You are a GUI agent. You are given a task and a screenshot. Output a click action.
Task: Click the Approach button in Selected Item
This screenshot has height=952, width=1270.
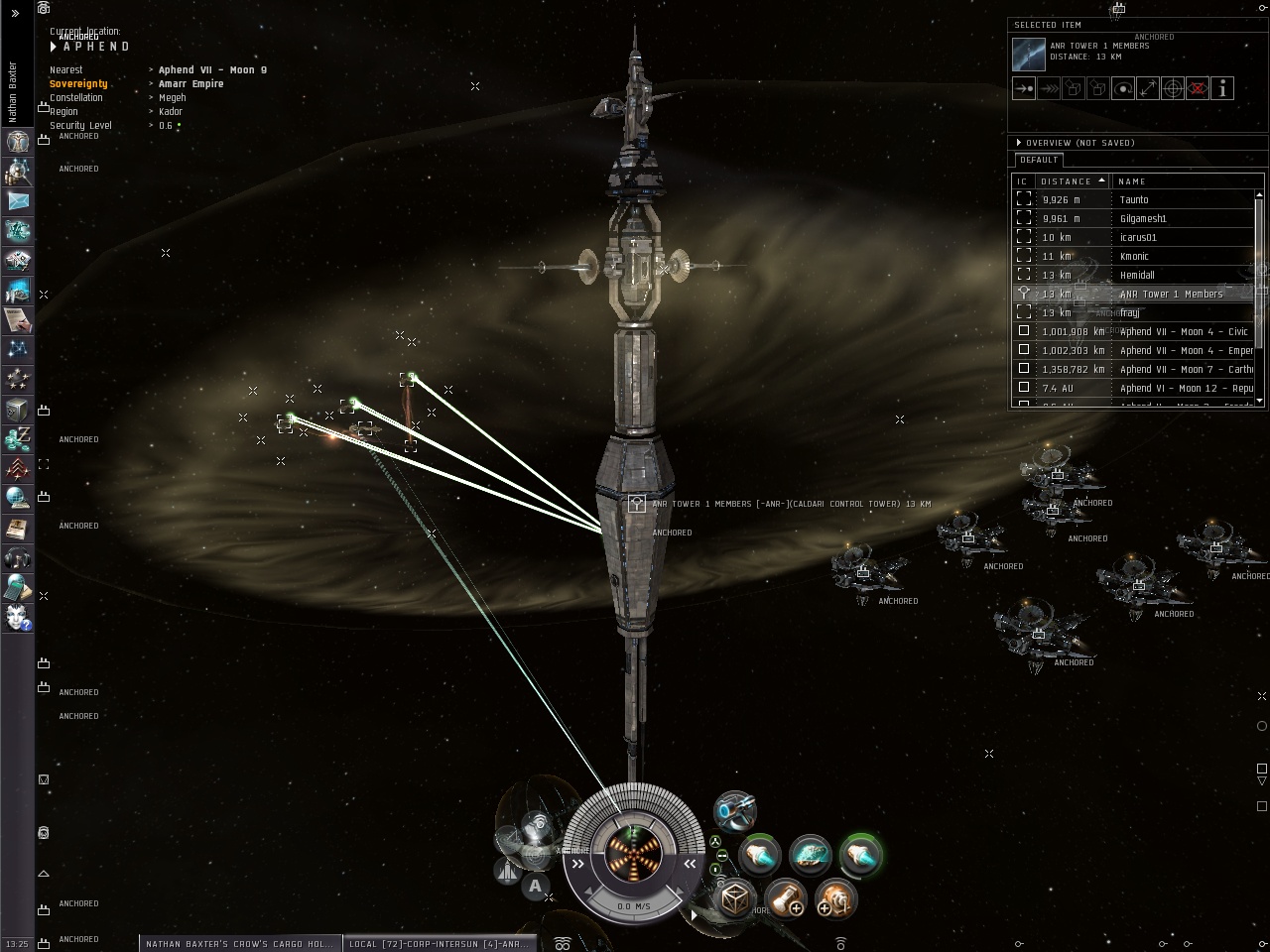point(1023,88)
